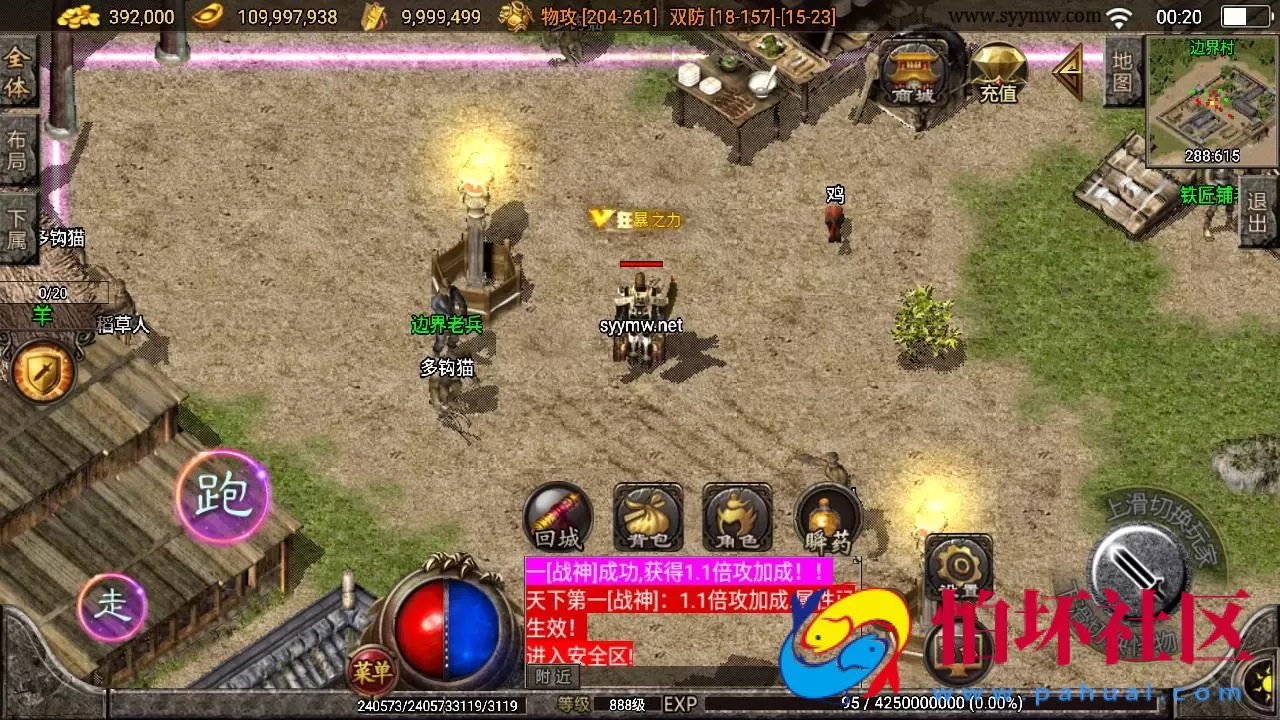Open the 背包 backpack icon

coord(646,518)
